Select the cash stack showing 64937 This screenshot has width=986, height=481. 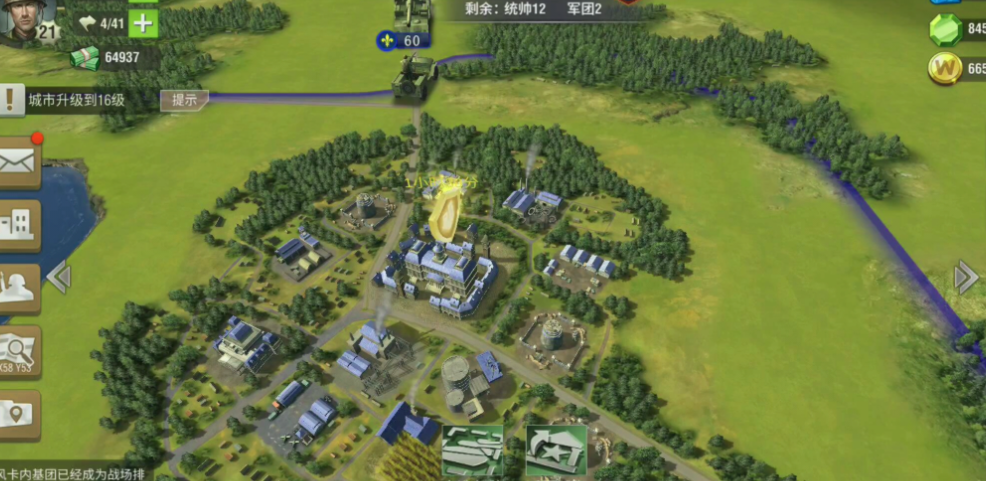[x=85, y=58]
